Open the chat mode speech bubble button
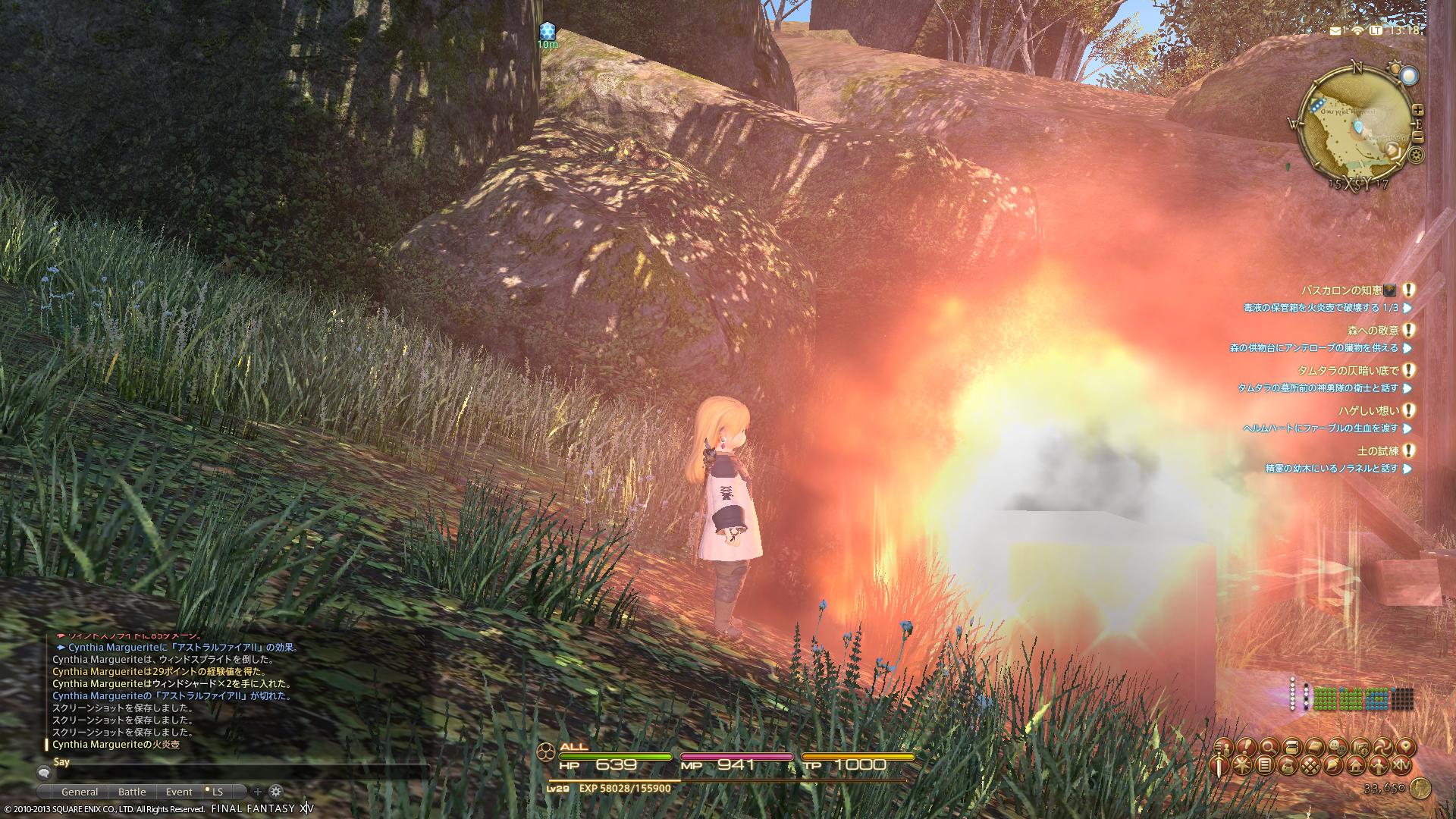The image size is (1456, 819). point(44,772)
